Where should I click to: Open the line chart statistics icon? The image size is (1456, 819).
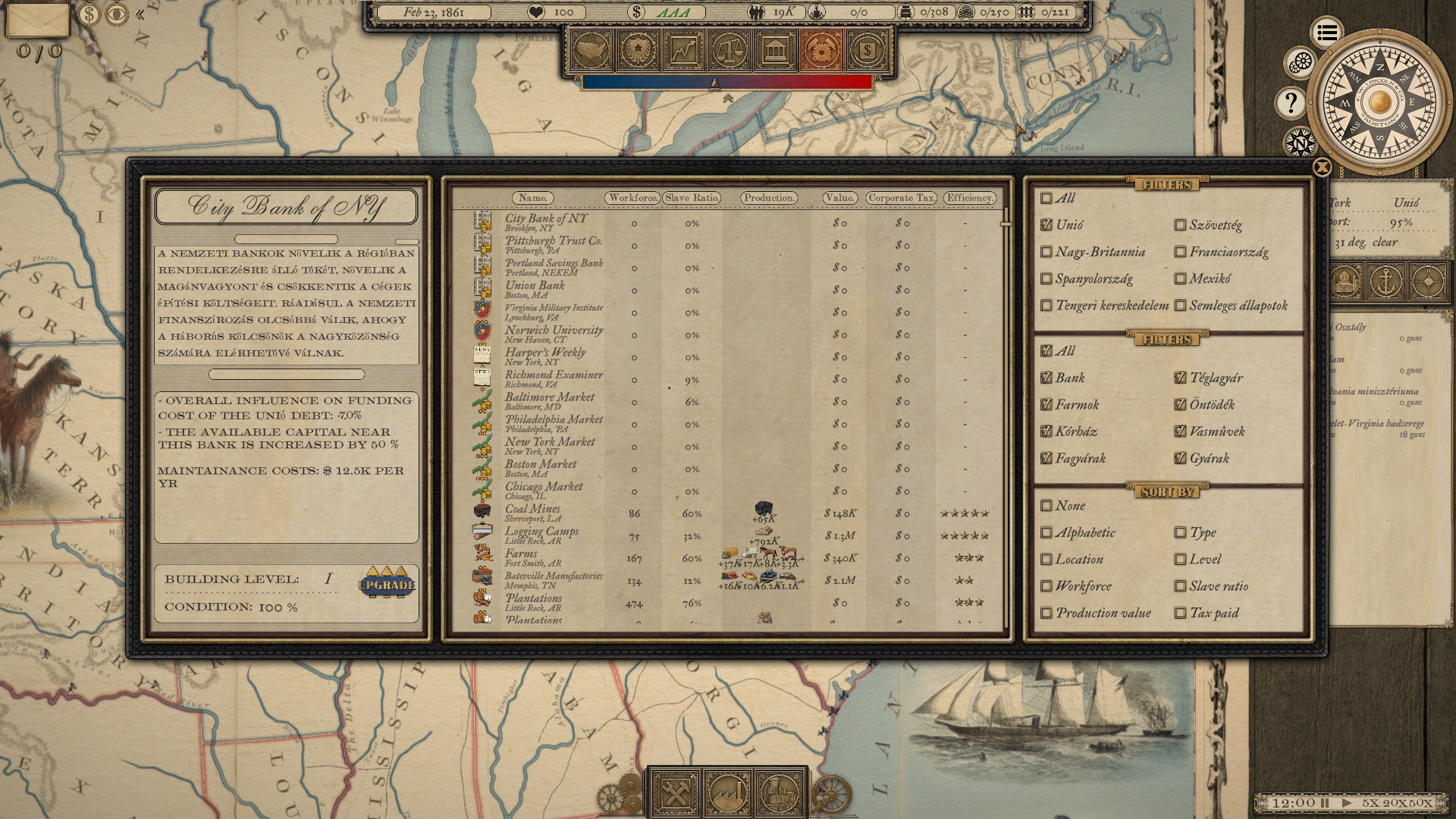click(x=683, y=51)
